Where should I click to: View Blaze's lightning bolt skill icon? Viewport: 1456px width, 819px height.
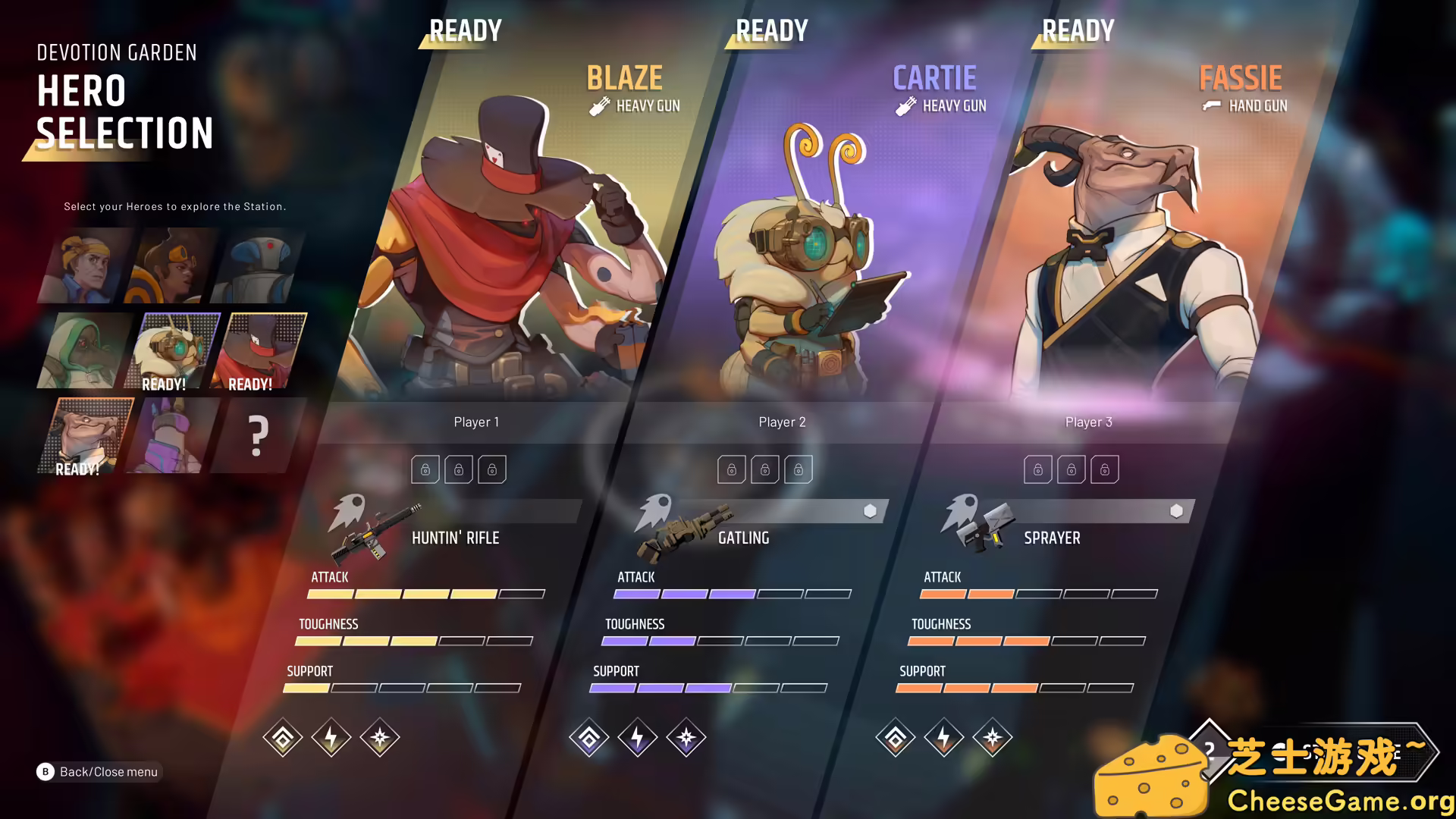[x=331, y=737]
